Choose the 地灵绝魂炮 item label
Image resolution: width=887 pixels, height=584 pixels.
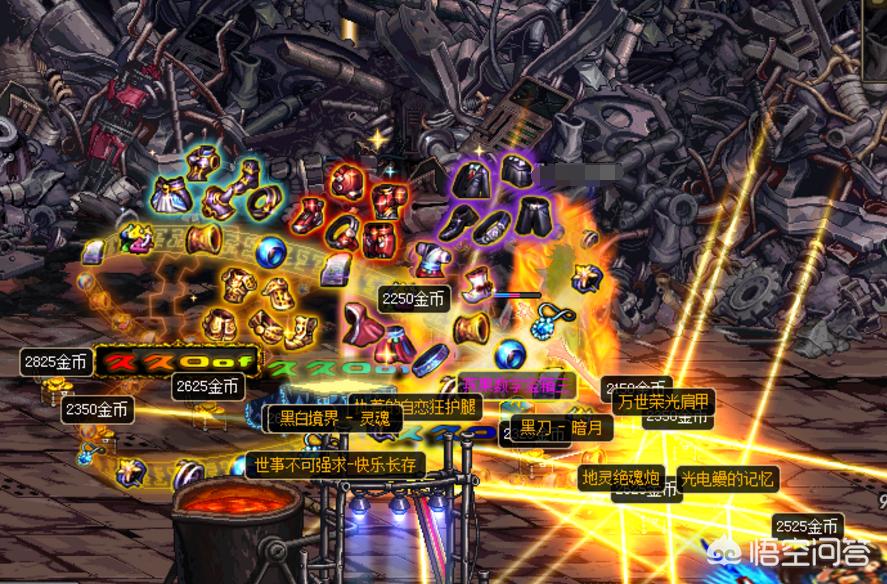tap(620, 478)
